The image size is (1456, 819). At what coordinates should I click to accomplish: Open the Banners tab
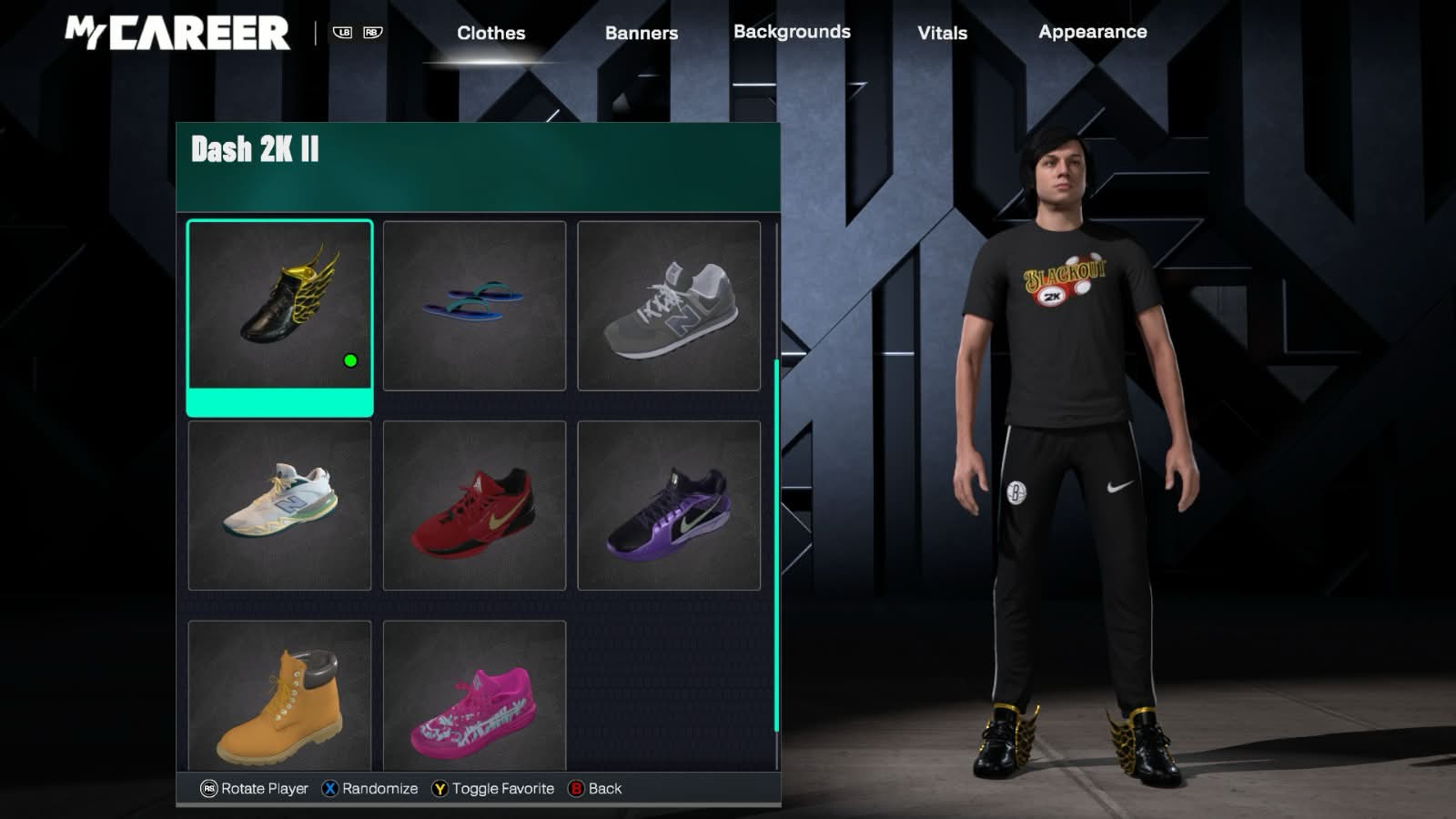[641, 33]
